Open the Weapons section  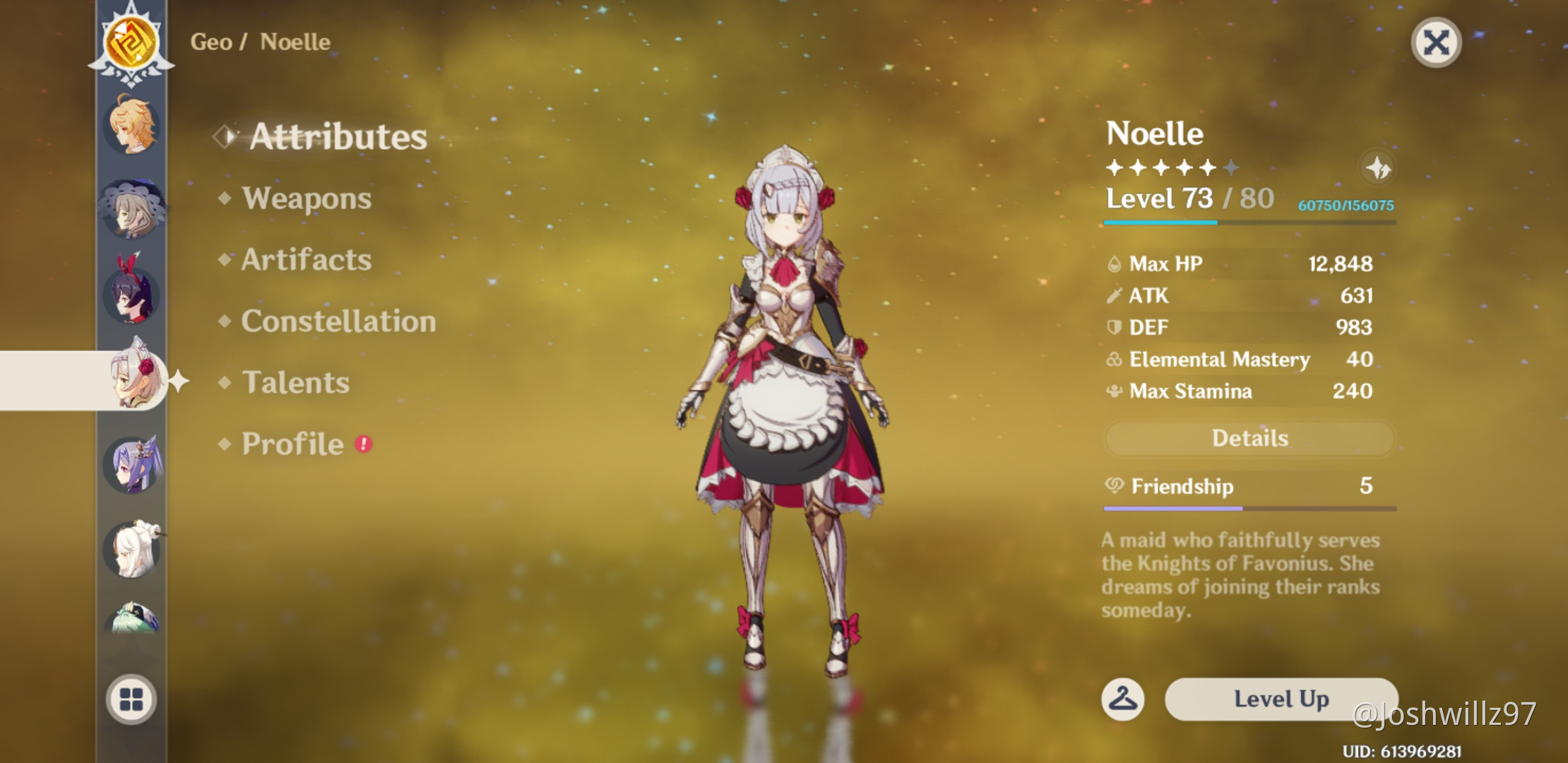[x=304, y=199]
